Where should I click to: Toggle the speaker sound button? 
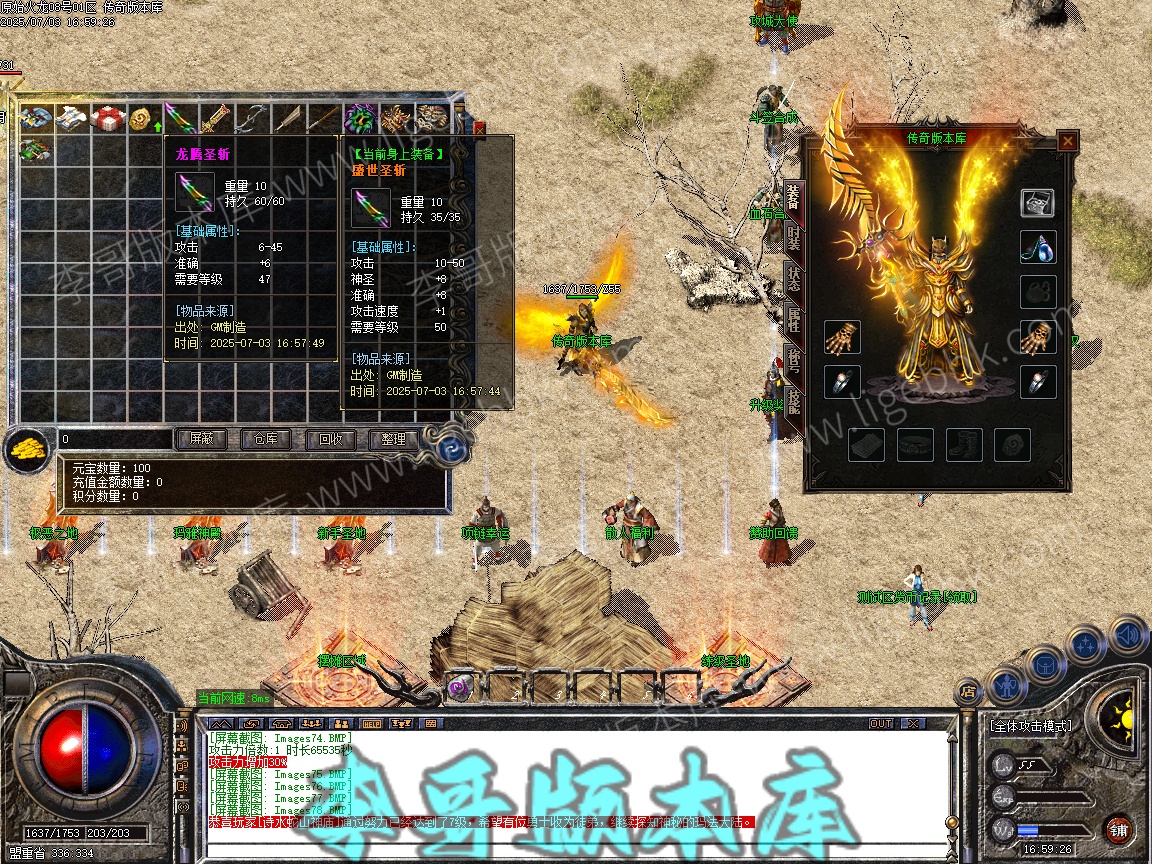coord(1127,634)
